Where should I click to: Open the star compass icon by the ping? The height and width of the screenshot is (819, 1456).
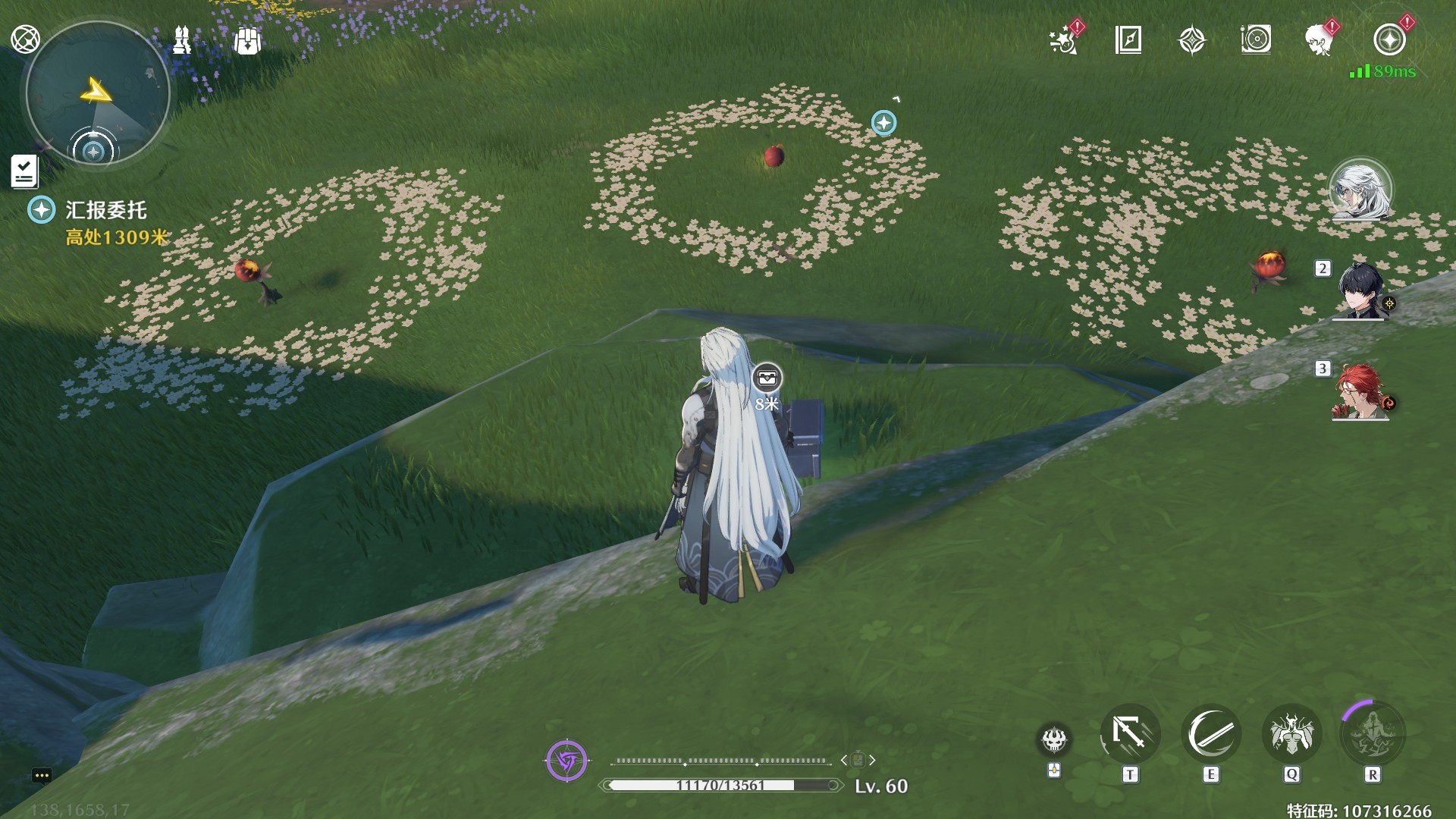1389,40
